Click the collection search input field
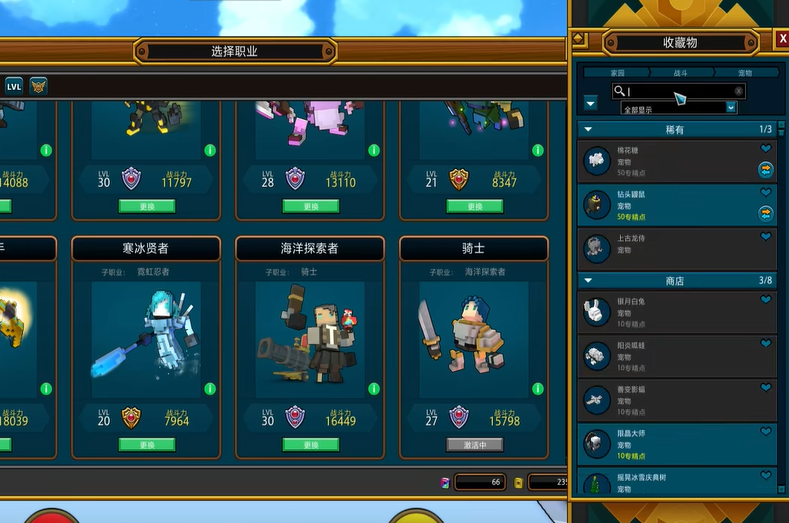 pos(680,91)
